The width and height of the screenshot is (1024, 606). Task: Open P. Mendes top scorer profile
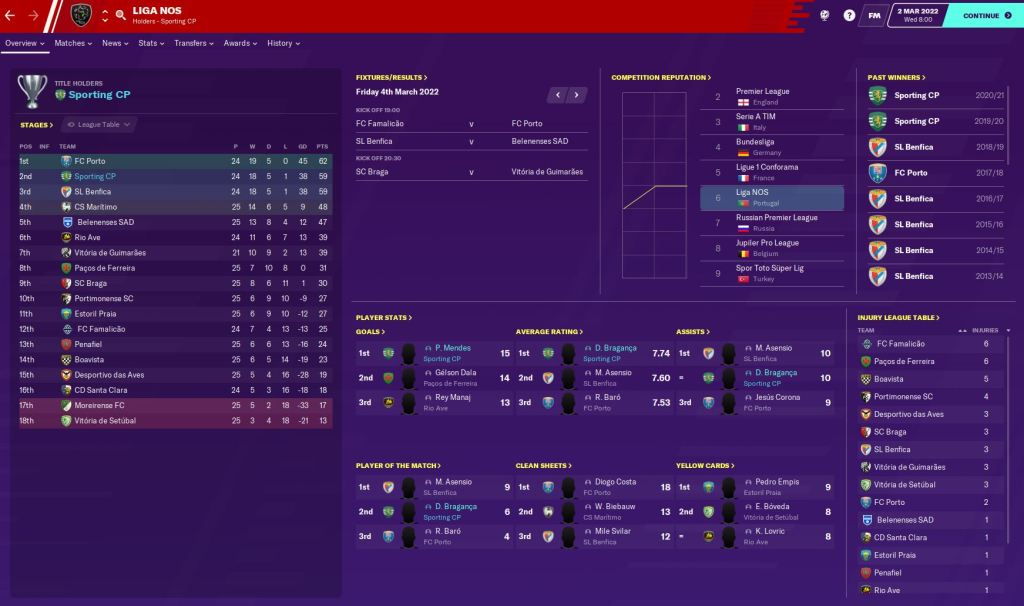(x=453, y=348)
